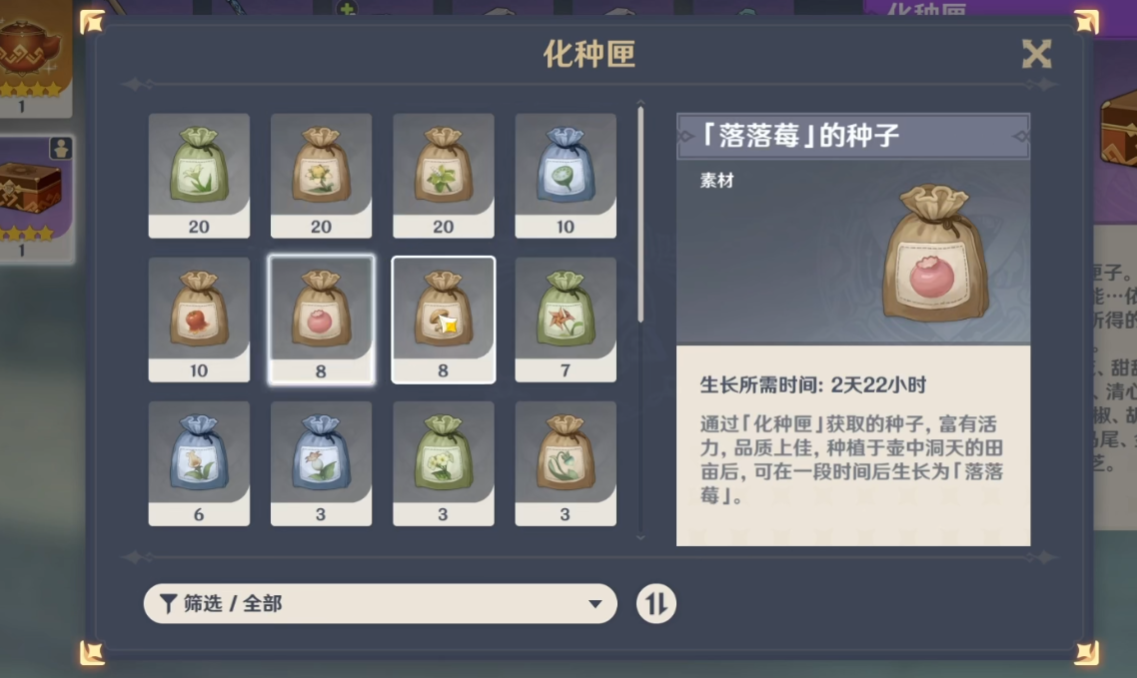
Task: Select the green bag with orange star flower
Action: pos(565,319)
